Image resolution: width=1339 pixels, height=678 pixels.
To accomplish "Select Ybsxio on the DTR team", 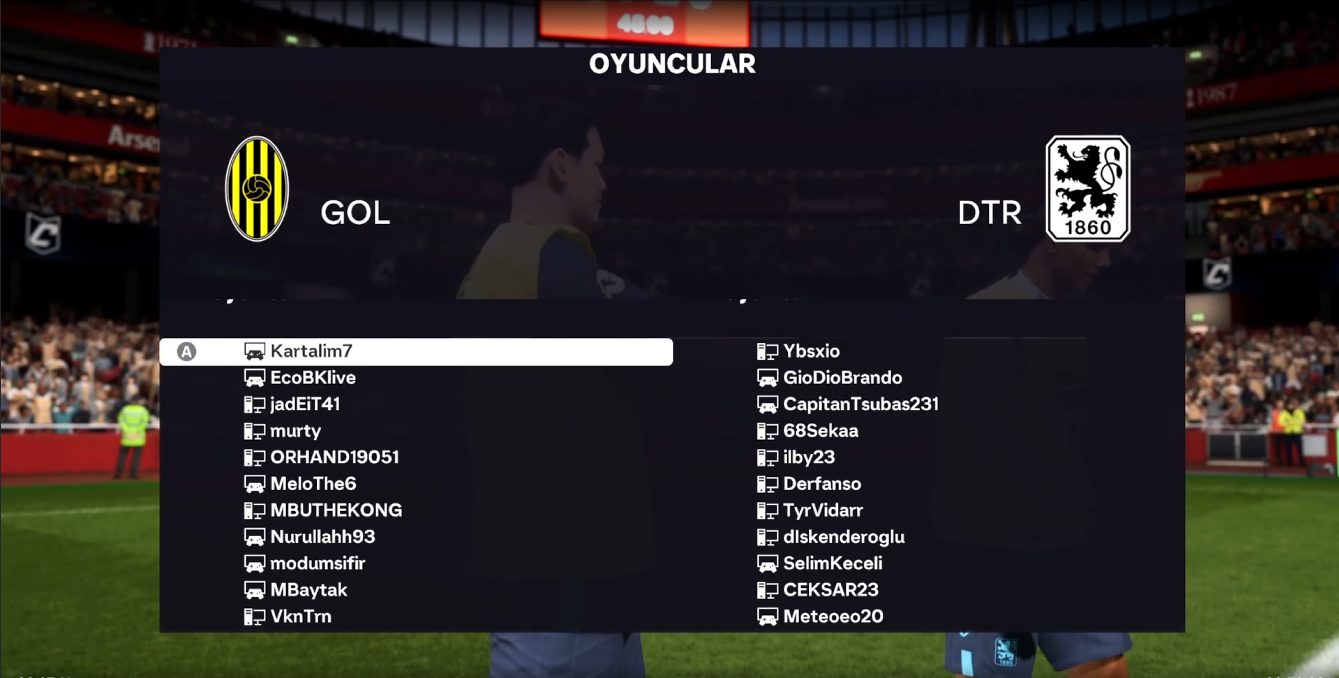I will click(811, 352).
